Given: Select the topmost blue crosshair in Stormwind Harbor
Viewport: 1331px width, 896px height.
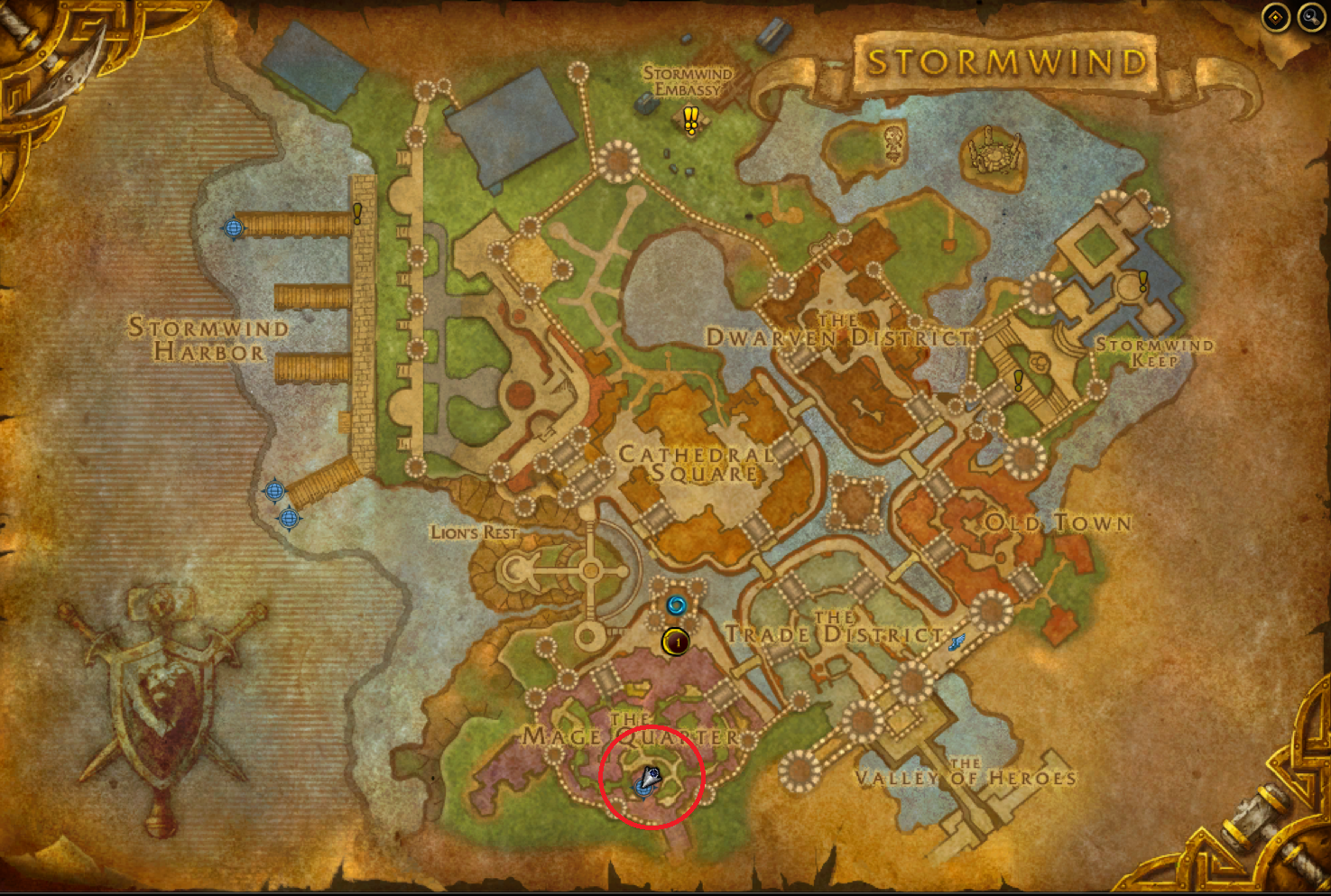Looking at the screenshot, I should pyautogui.click(x=235, y=229).
